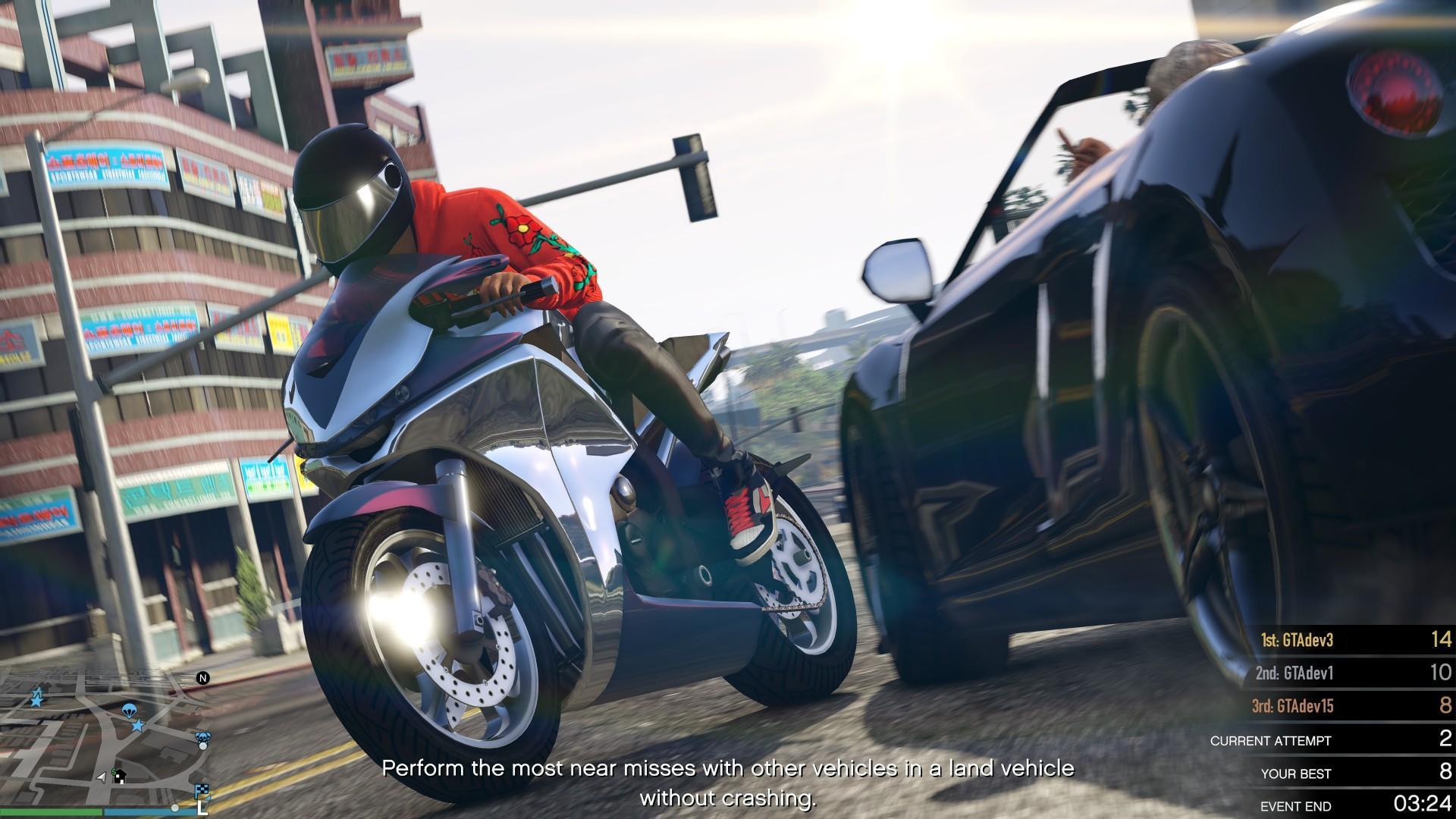Click the blue star mission blip near map center
Image resolution: width=1456 pixels, height=819 pixels.
click(x=137, y=726)
